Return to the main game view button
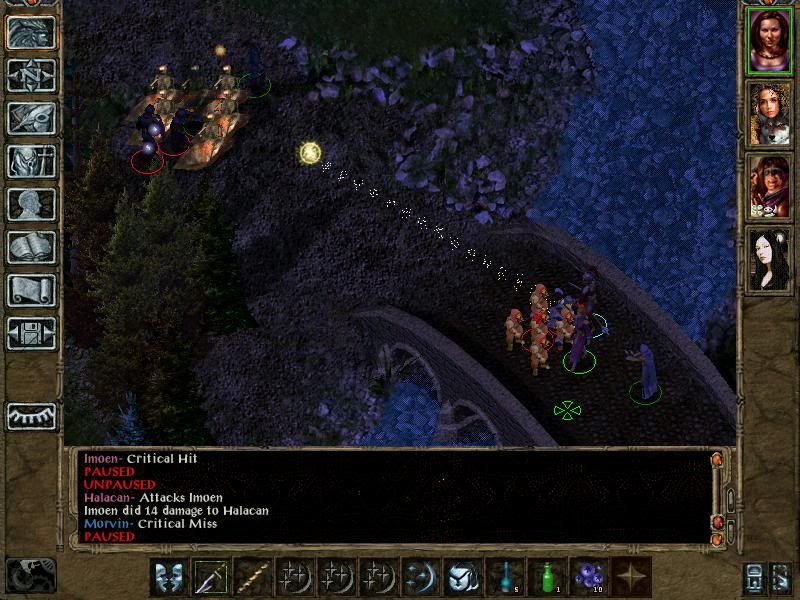This screenshot has height=600, width=800. click(31, 33)
